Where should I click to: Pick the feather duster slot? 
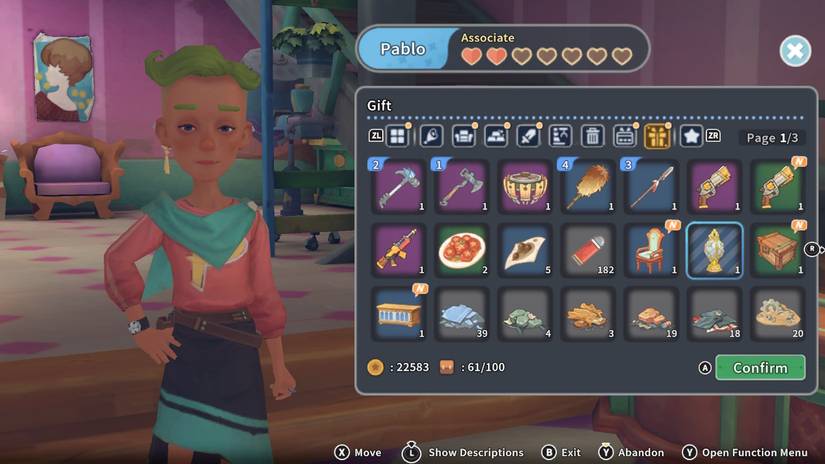point(588,186)
